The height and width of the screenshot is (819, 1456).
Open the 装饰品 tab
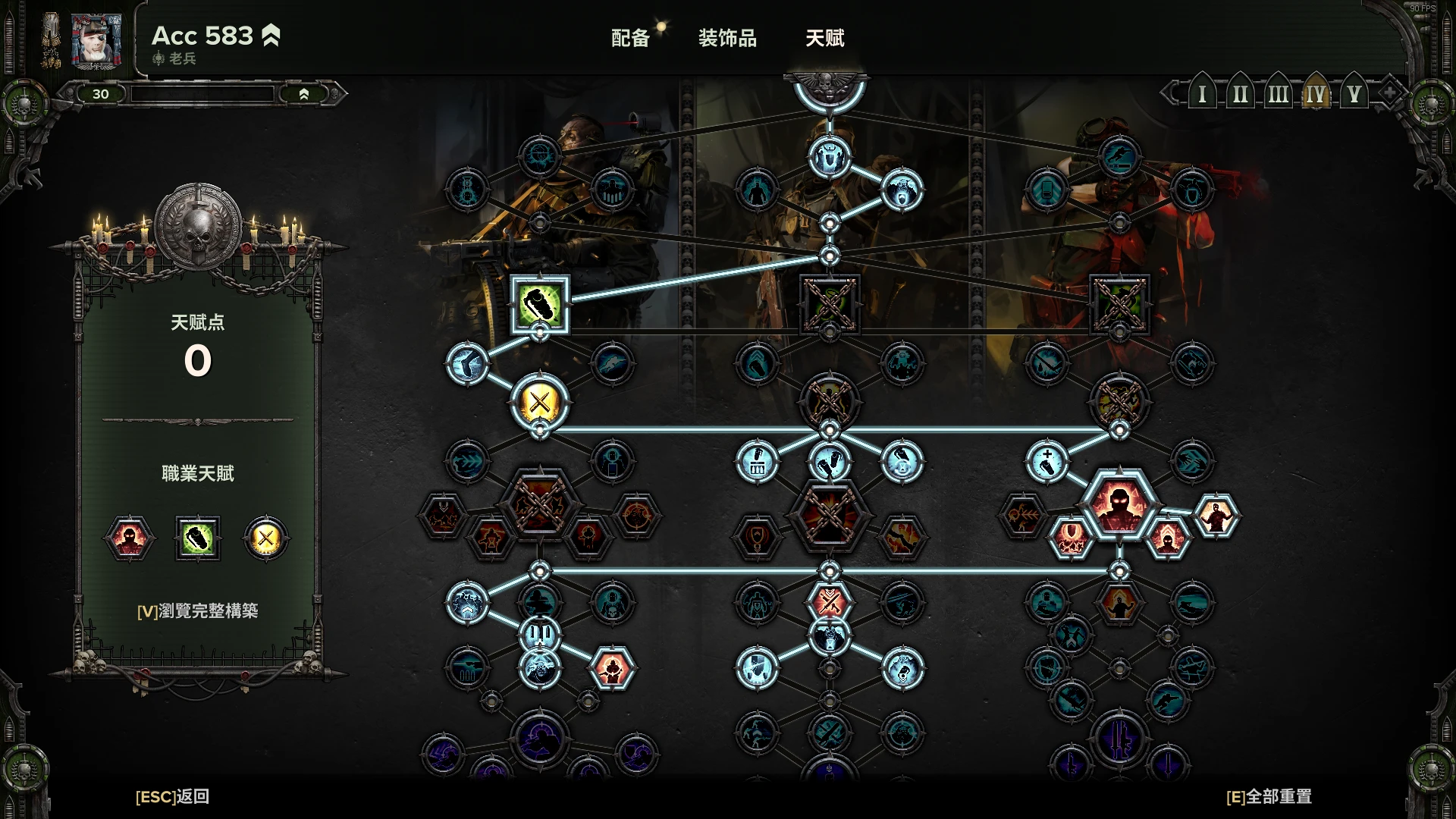coord(727,38)
